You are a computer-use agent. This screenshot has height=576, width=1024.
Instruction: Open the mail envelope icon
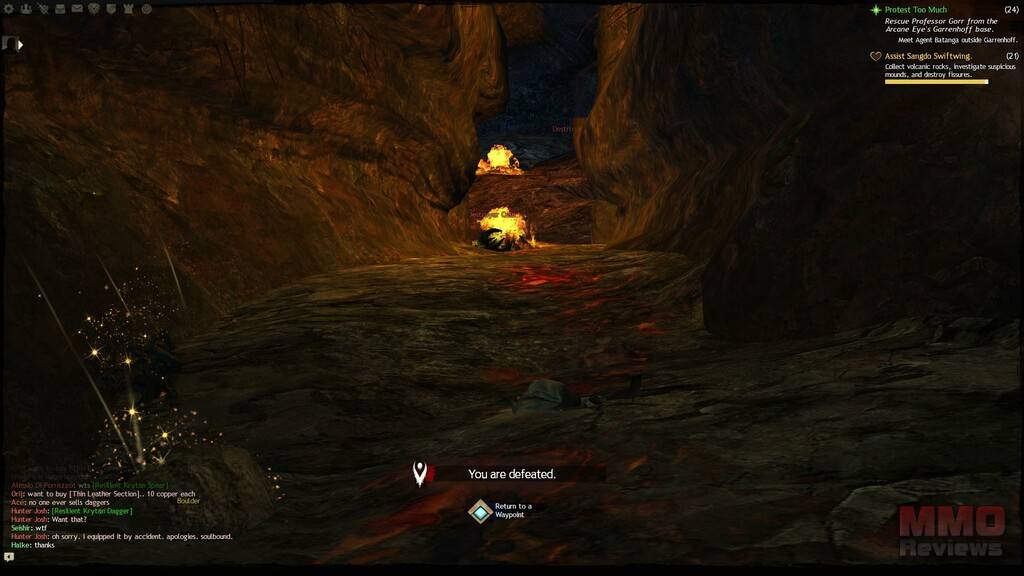tap(77, 9)
